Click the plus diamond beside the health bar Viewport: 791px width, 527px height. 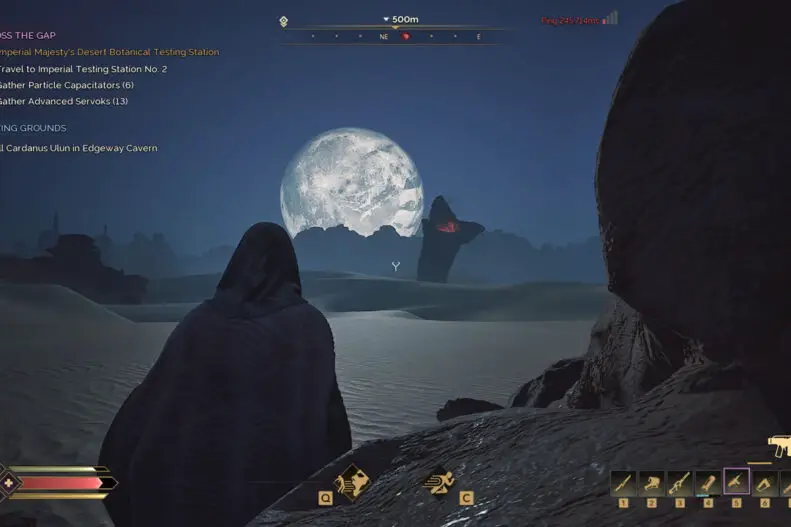coord(10,482)
